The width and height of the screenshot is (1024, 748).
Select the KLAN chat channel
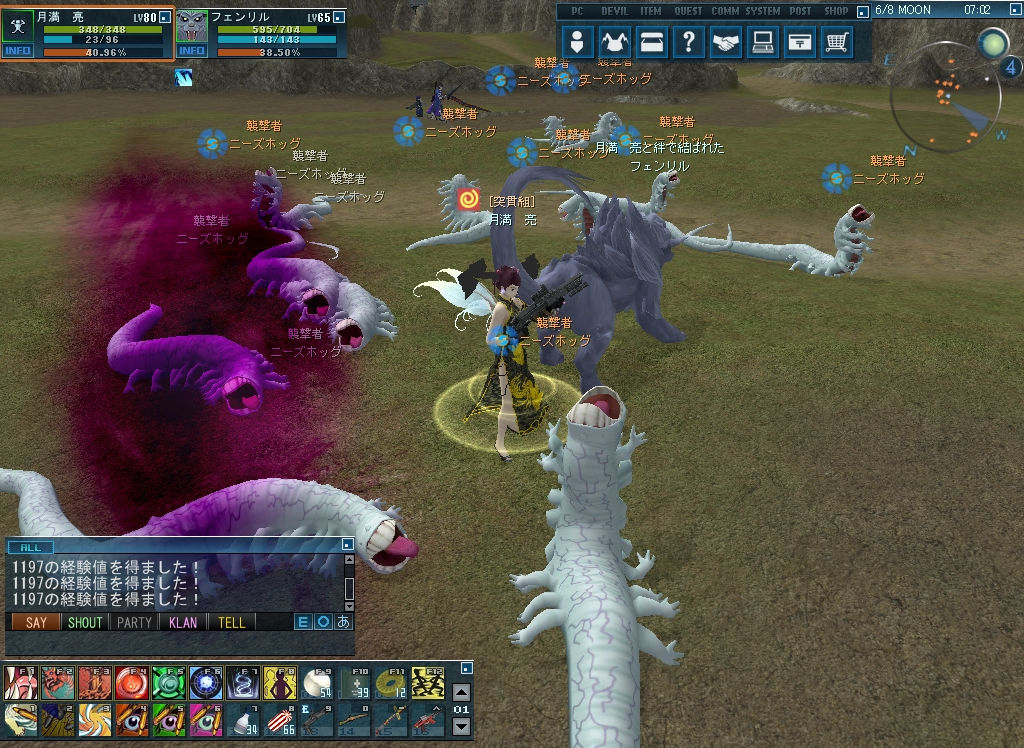coord(183,622)
